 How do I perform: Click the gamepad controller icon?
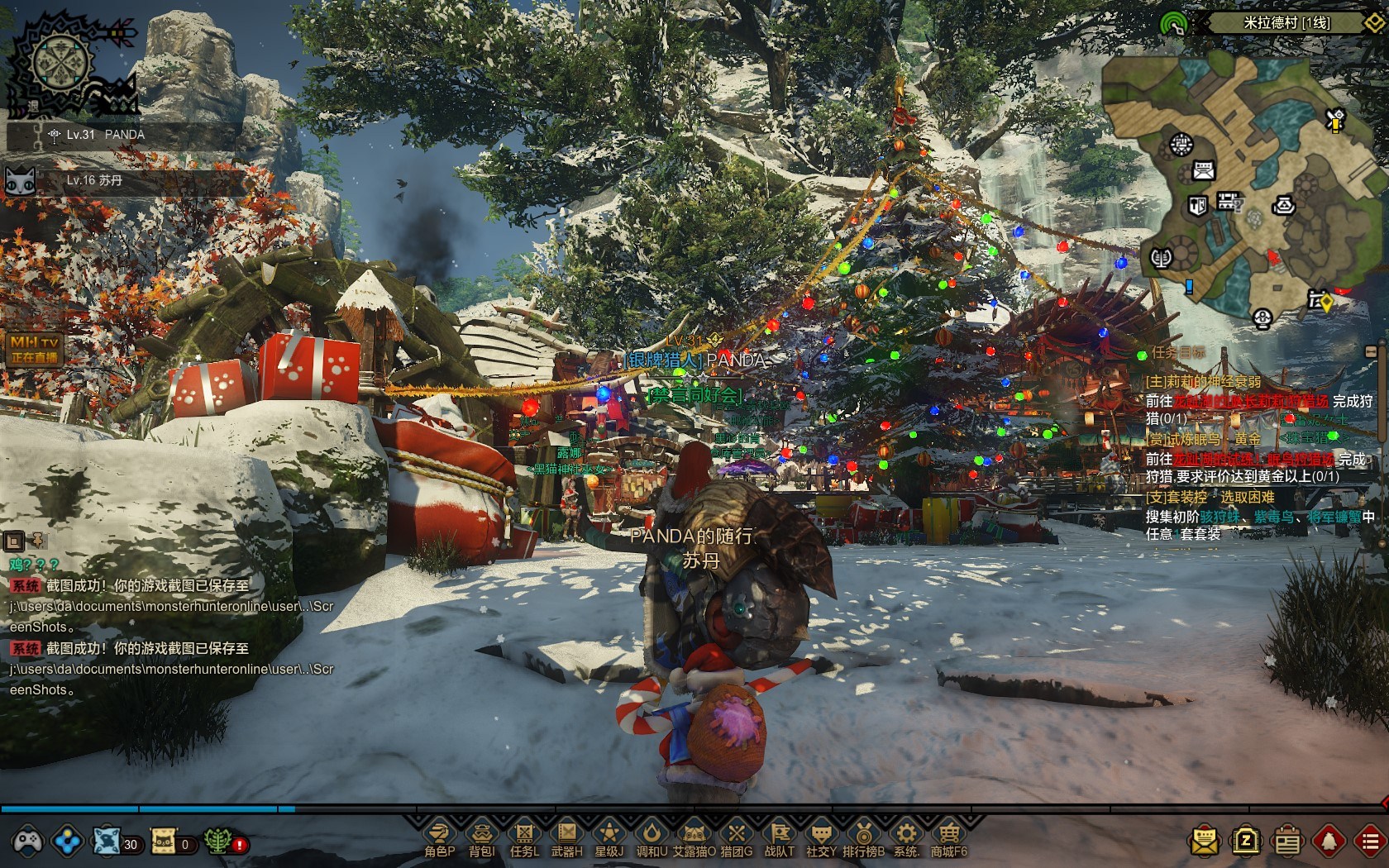coord(26,842)
